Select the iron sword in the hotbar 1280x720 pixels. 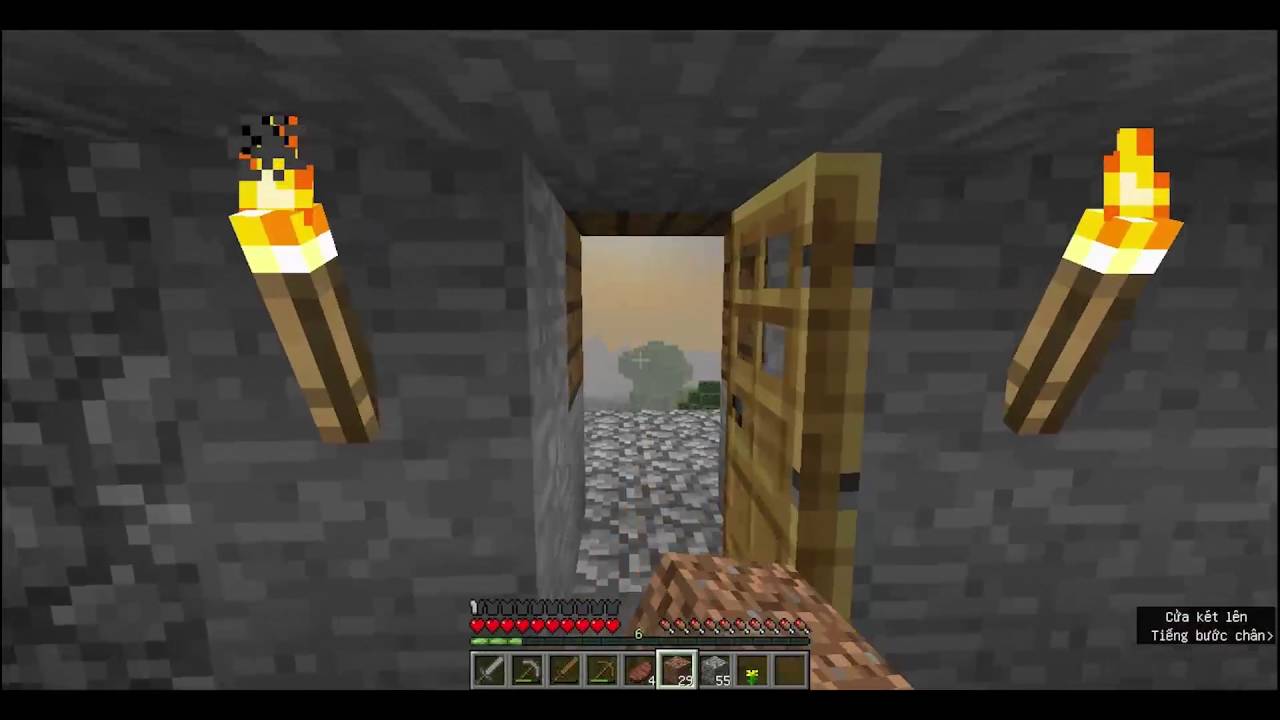click(488, 668)
